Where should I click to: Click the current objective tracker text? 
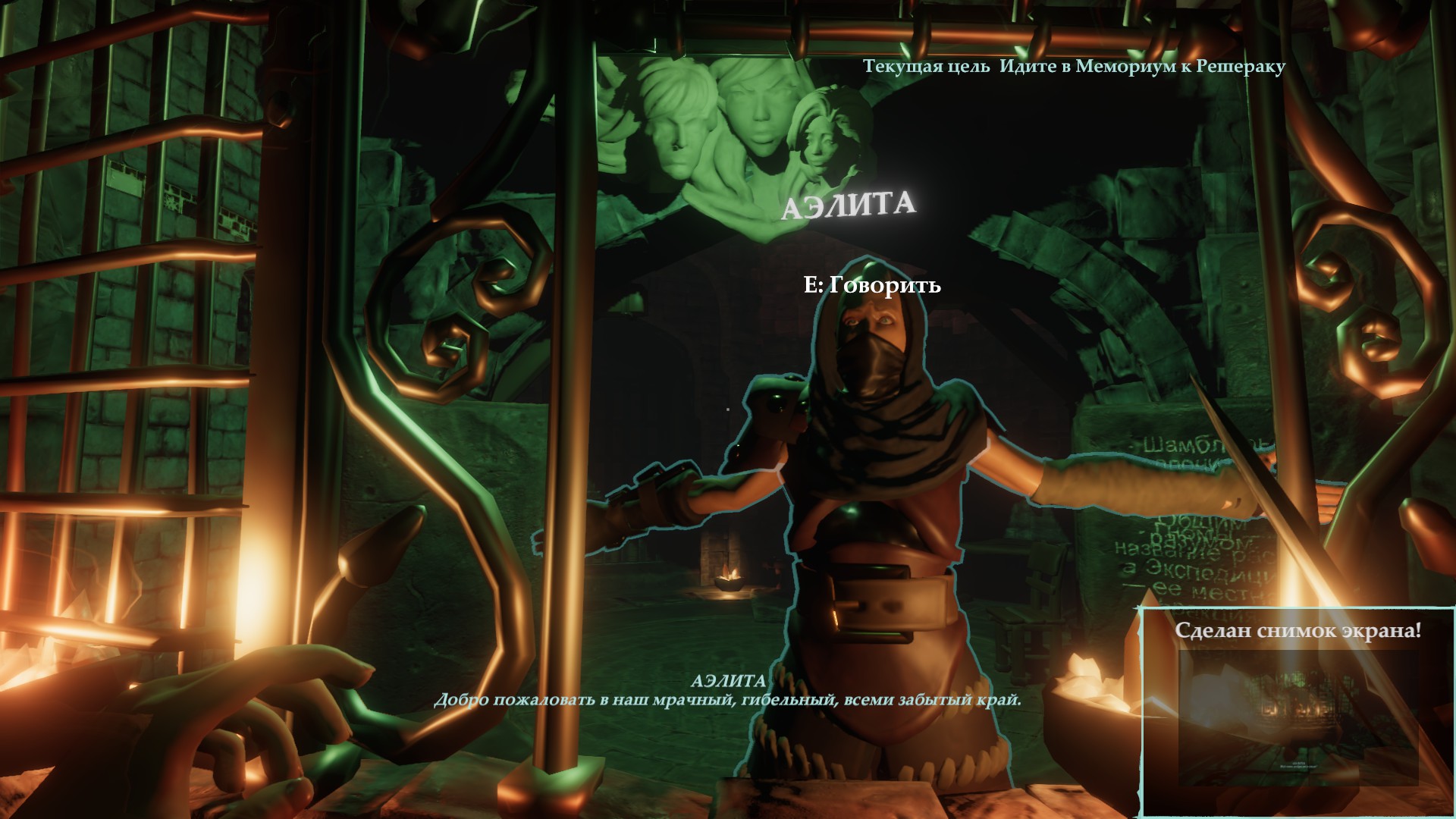(x=1074, y=67)
